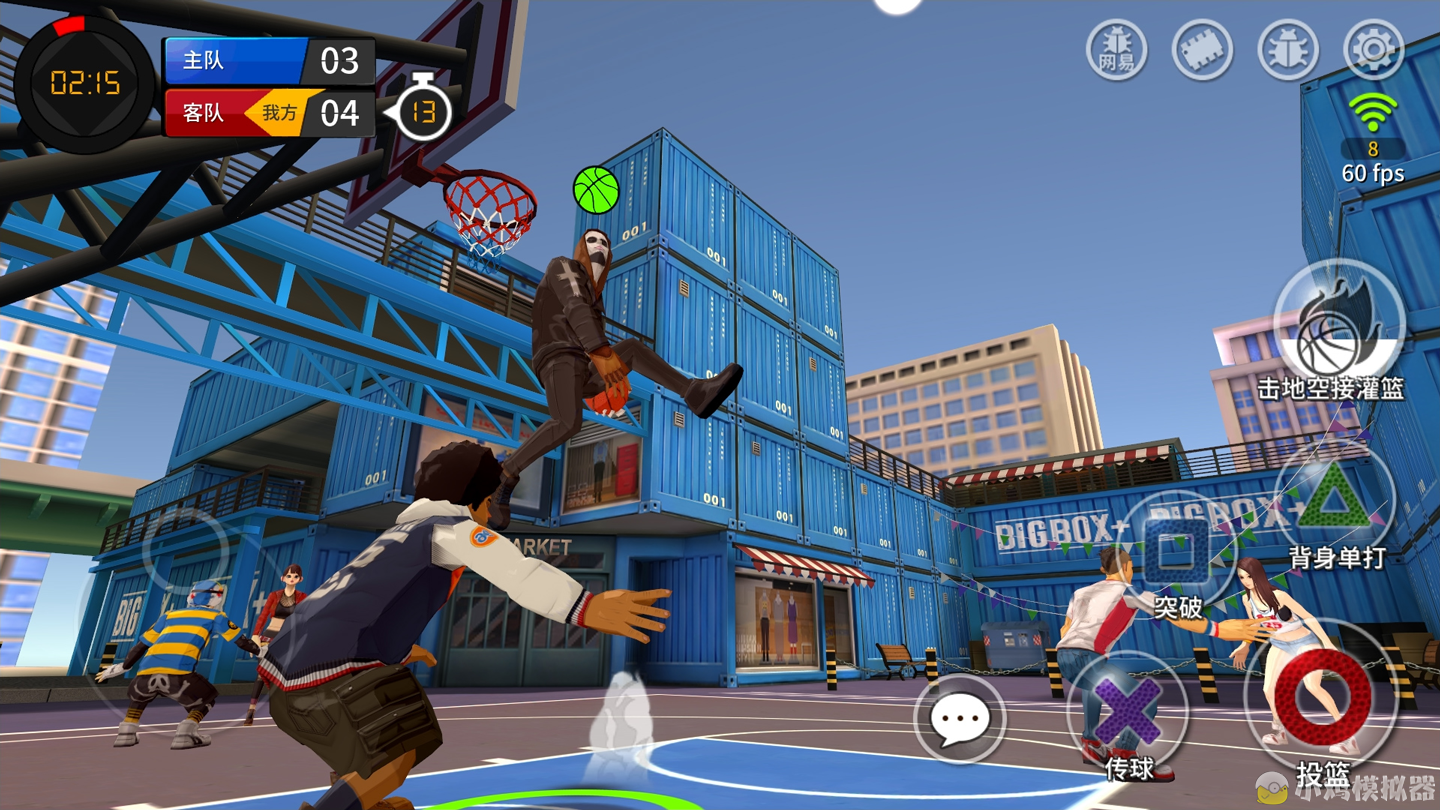Image resolution: width=1440 pixels, height=810 pixels.
Task: Activate the 突破 breakthrough button
Action: tap(1178, 552)
